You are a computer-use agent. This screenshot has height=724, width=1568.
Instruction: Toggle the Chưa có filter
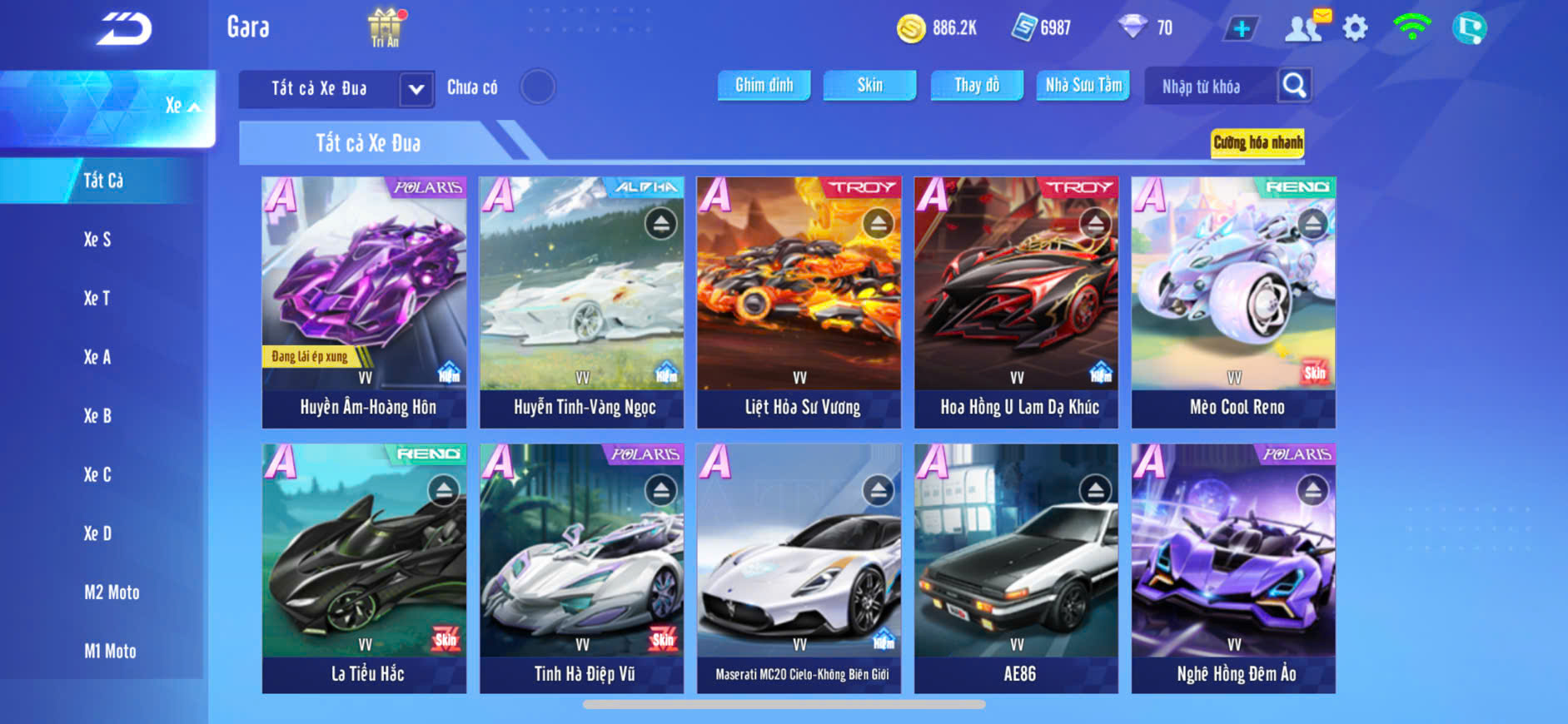point(537,87)
